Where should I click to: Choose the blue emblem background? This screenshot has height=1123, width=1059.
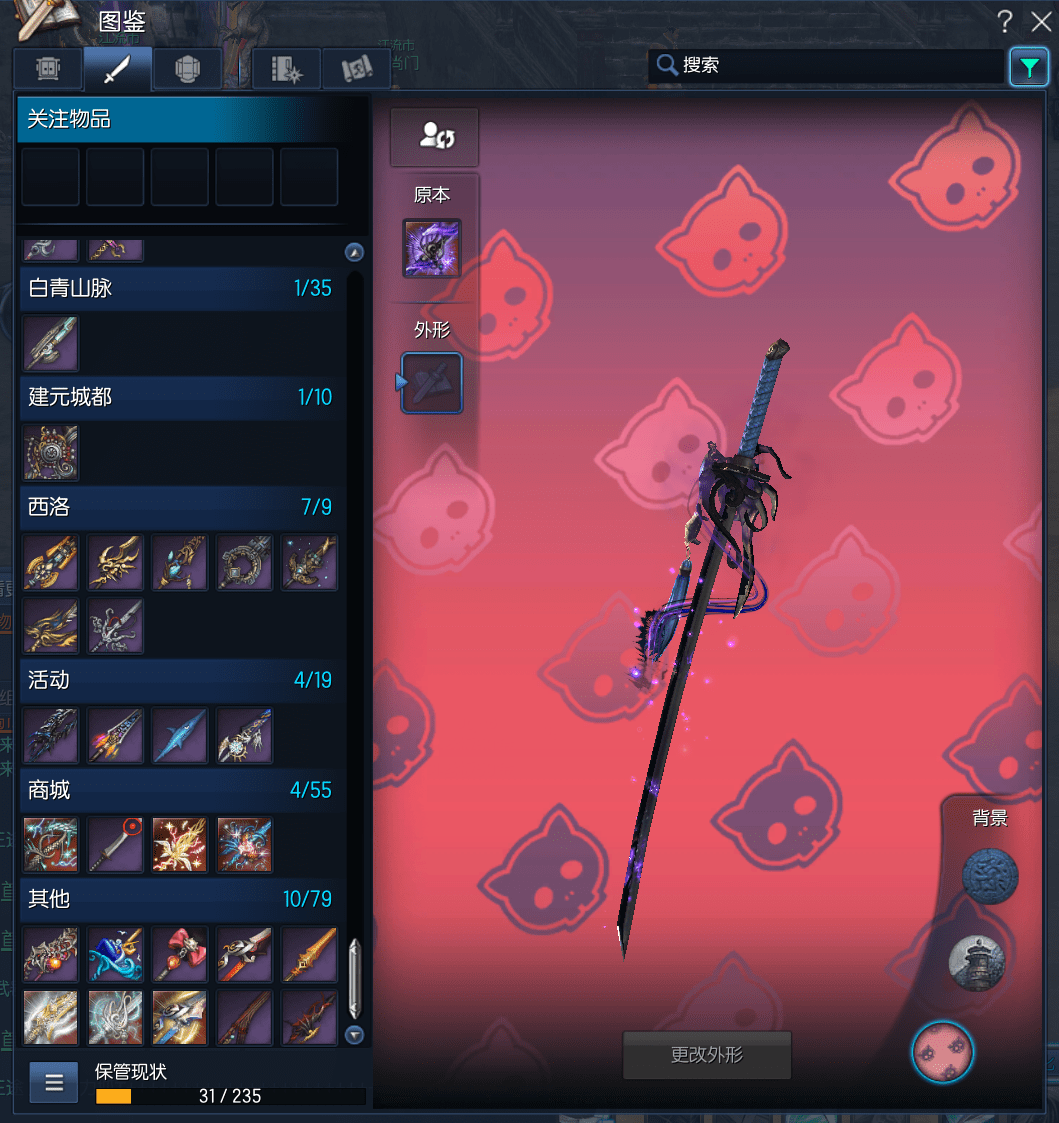[990, 877]
